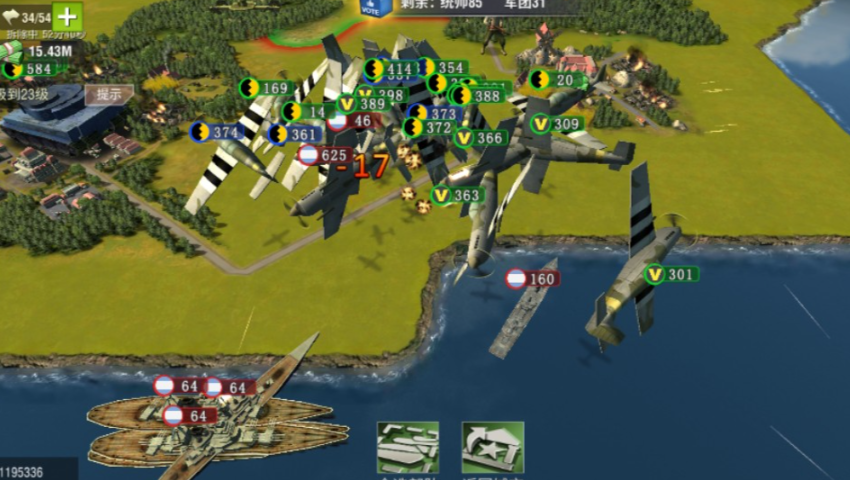Select the blue unit marker showing 374
The height and width of the screenshot is (480, 850).
[x=216, y=132]
